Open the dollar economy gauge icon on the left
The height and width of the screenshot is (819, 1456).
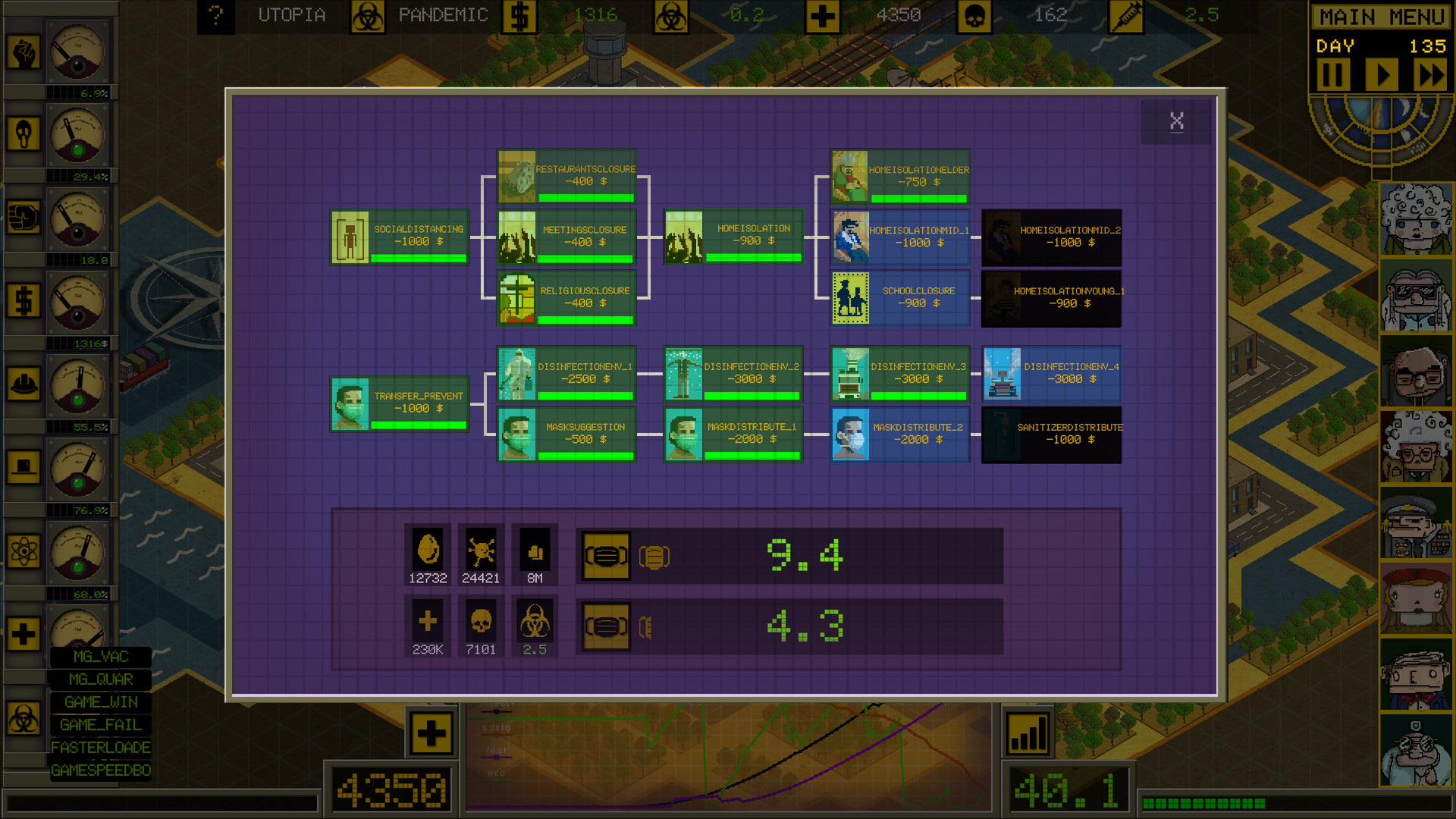click(25, 300)
